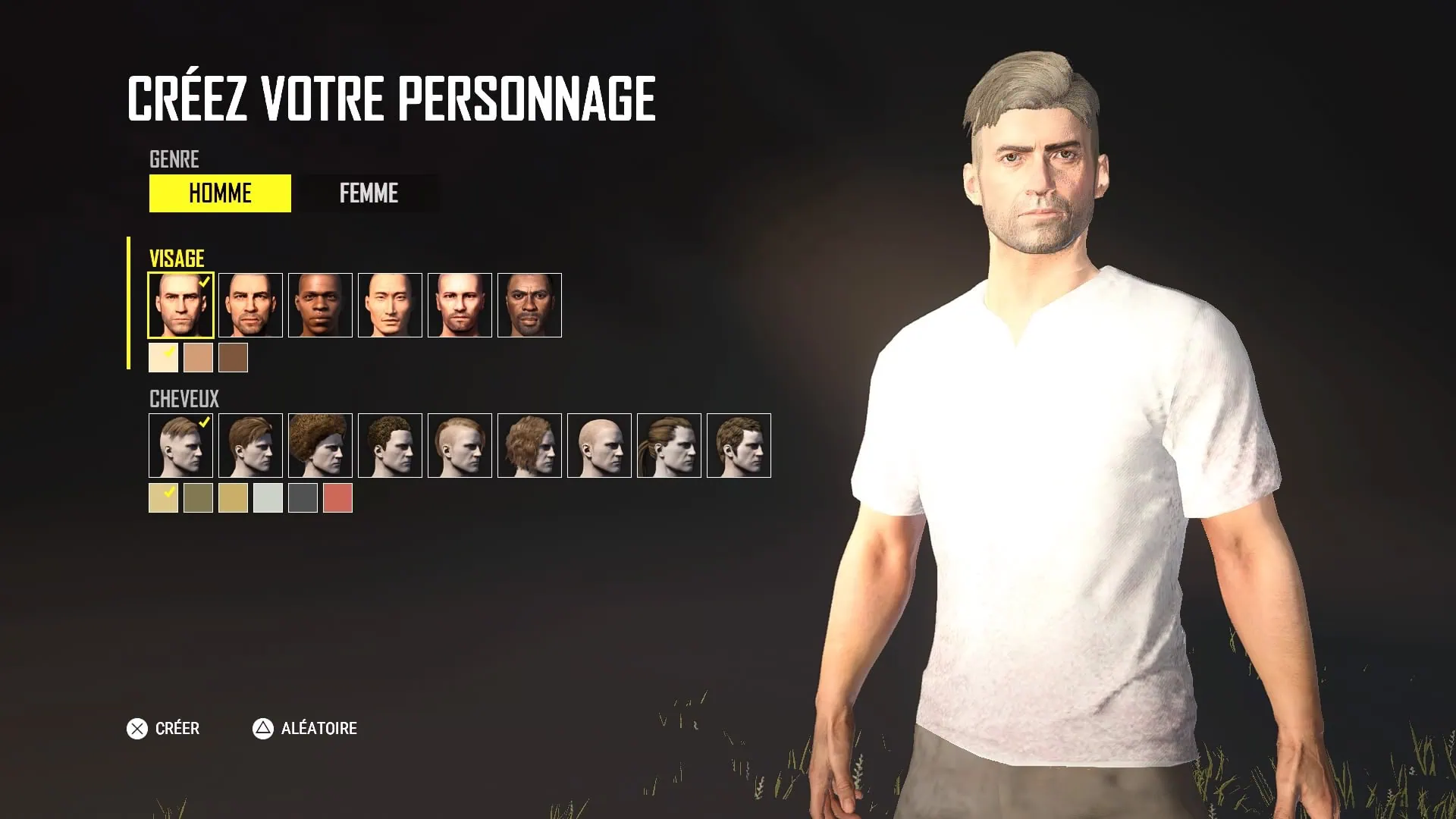Choose the dark gray hair color
The image size is (1456, 819).
303,498
